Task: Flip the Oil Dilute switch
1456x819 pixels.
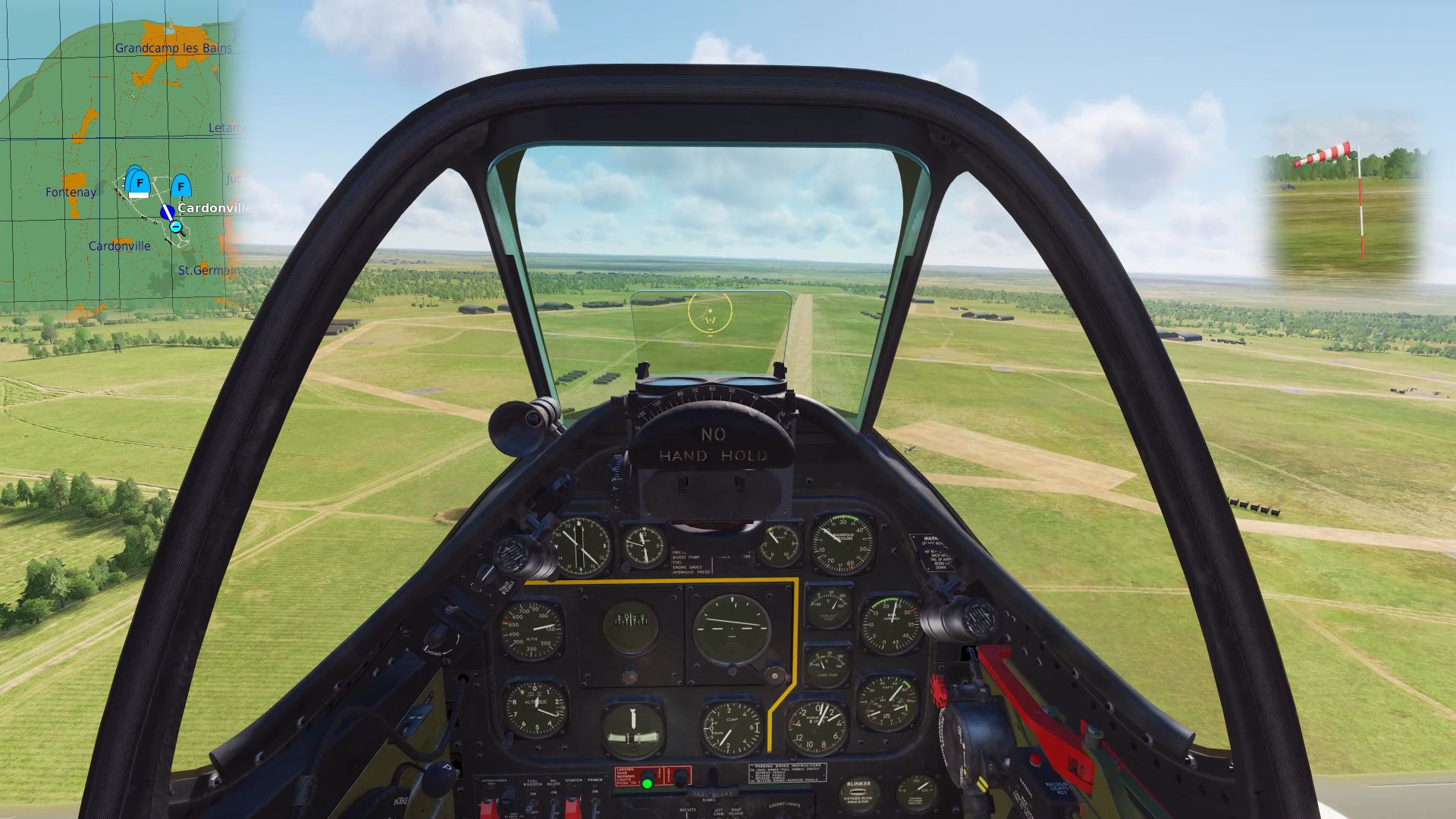Action: [553, 805]
